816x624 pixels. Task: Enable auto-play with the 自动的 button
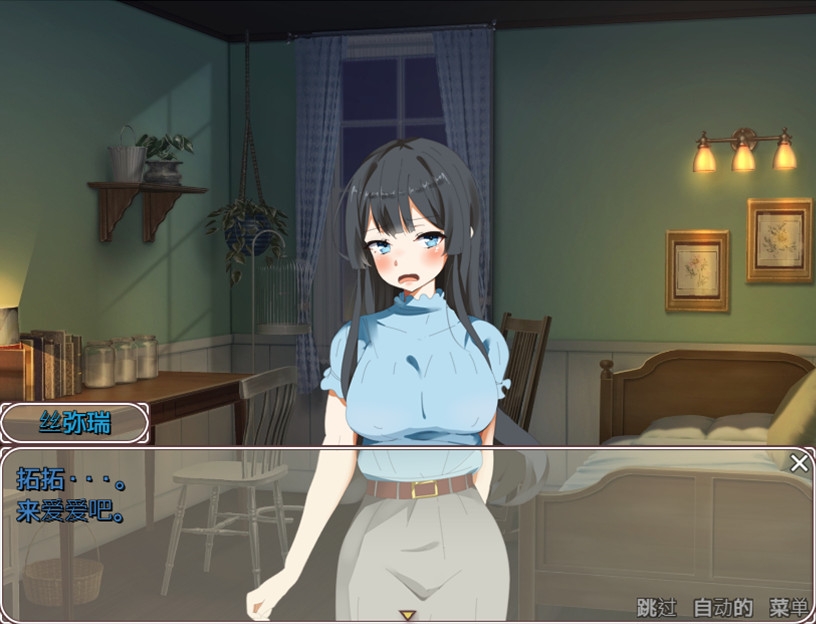pyautogui.click(x=722, y=607)
